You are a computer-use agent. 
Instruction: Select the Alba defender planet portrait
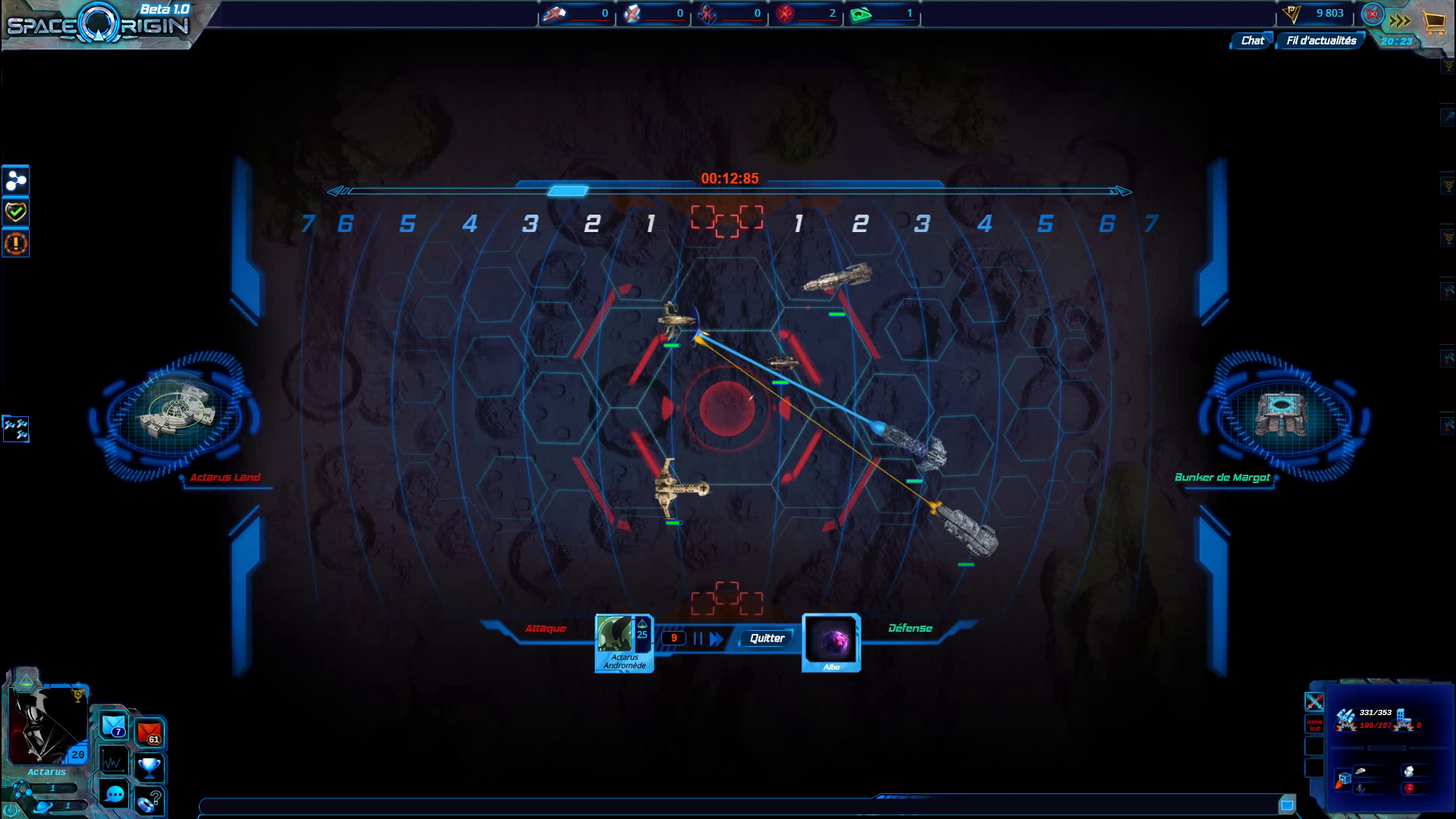pyautogui.click(x=831, y=642)
